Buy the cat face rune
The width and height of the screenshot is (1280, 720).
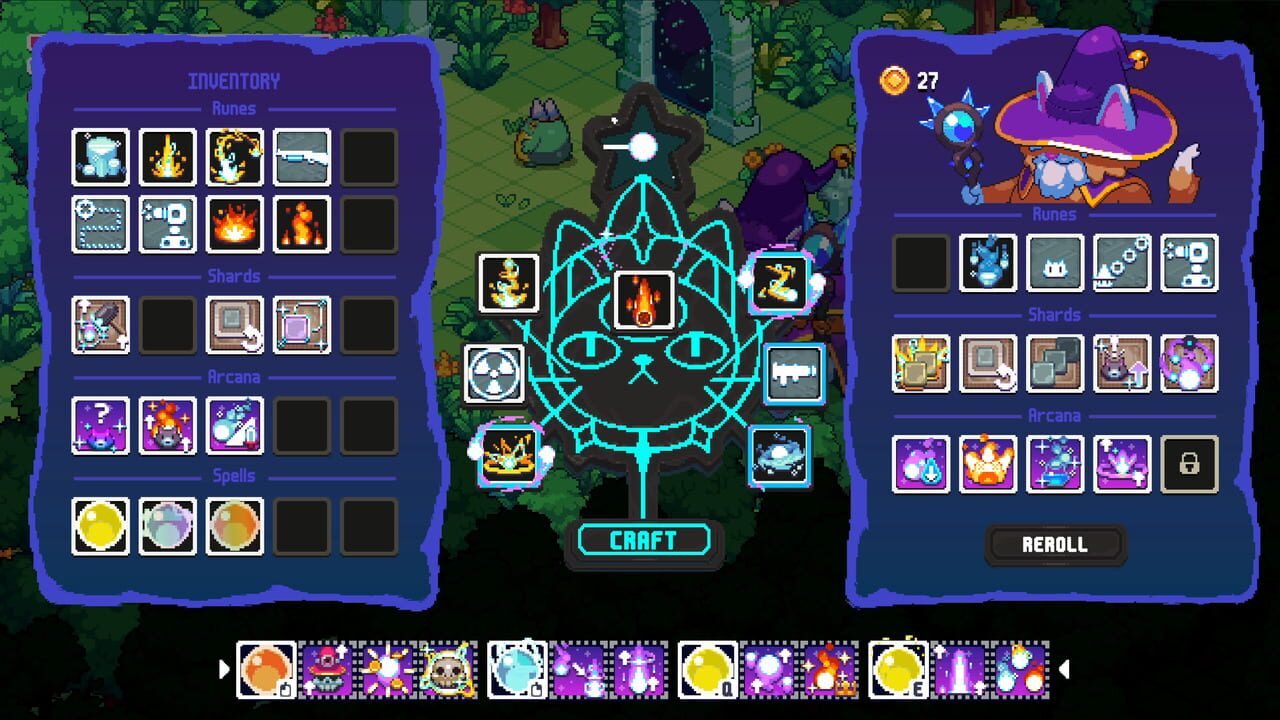click(x=1055, y=263)
